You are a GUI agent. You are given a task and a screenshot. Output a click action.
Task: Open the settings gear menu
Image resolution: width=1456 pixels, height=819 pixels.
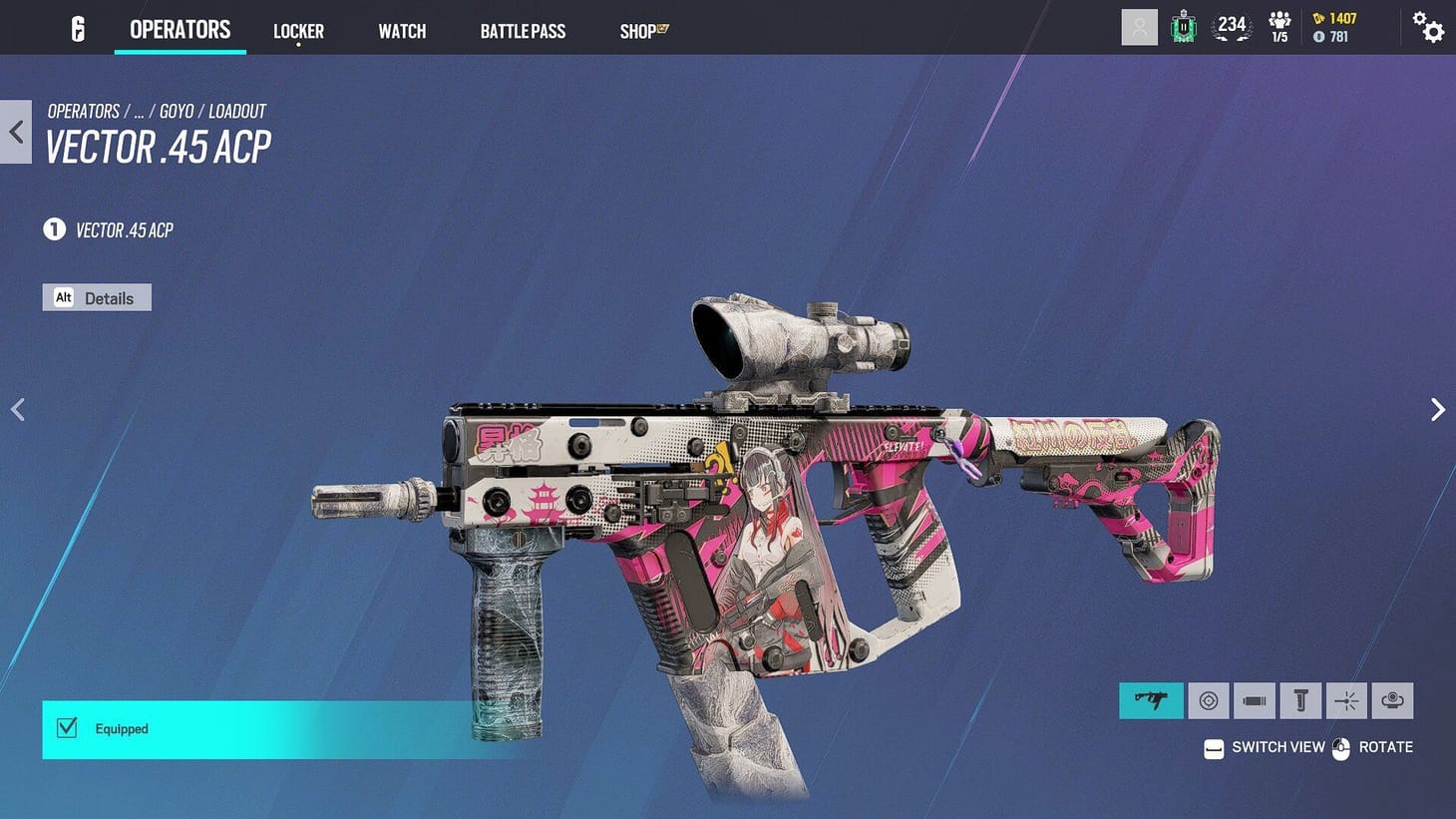pyautogui.click(x=1428, y=27)
